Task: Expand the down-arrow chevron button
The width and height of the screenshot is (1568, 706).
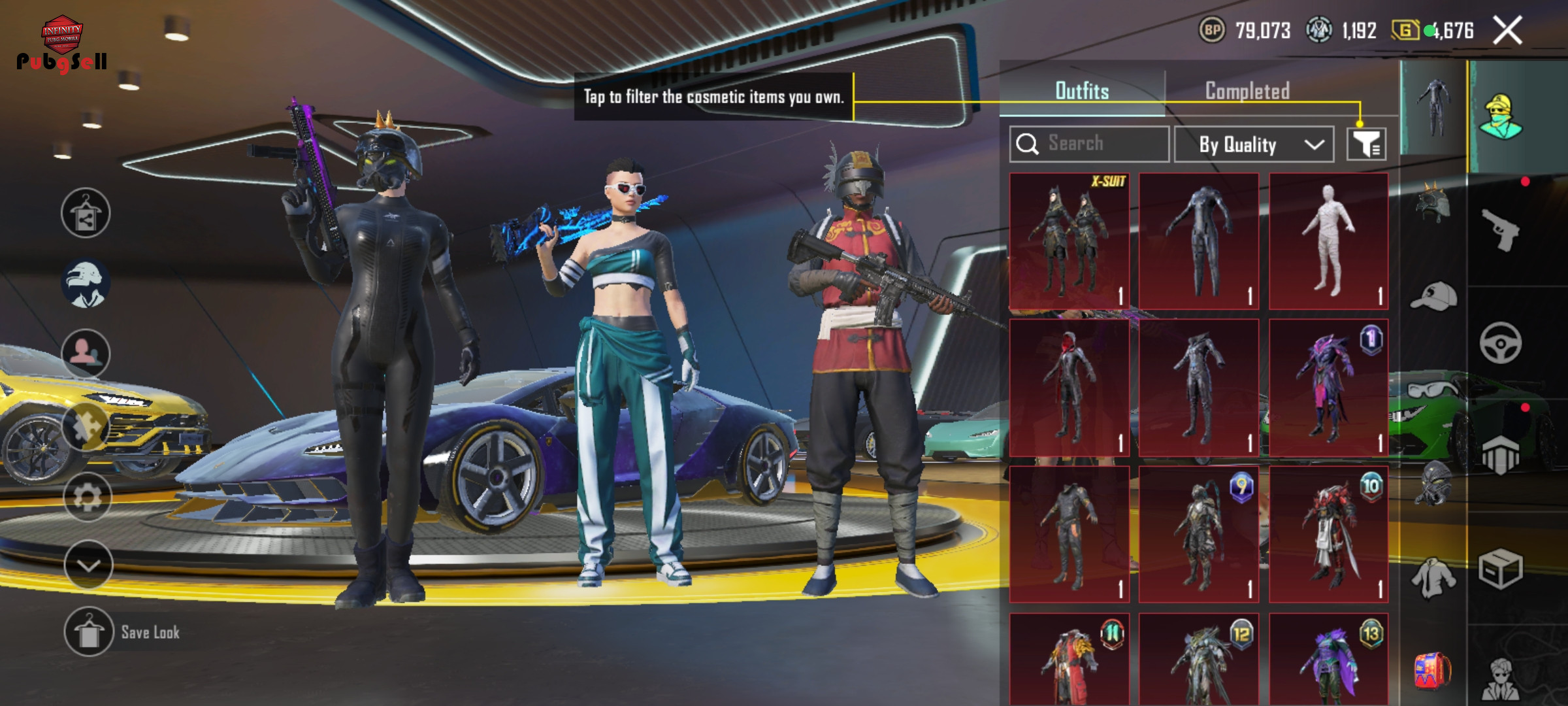Action: pyautogui.click(x=88, y=564)
